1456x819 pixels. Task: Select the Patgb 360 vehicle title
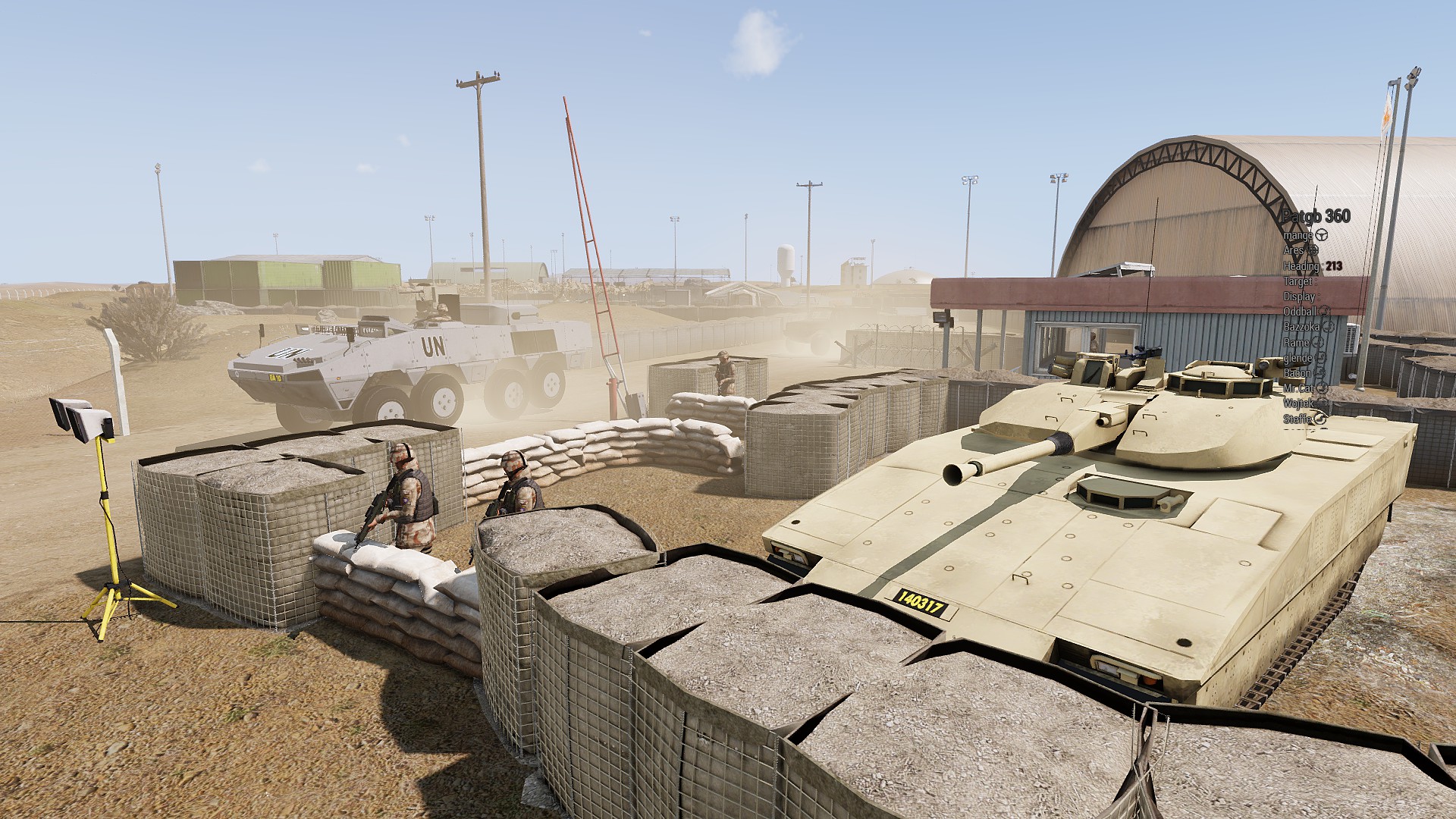click(x=1316, y=216)
